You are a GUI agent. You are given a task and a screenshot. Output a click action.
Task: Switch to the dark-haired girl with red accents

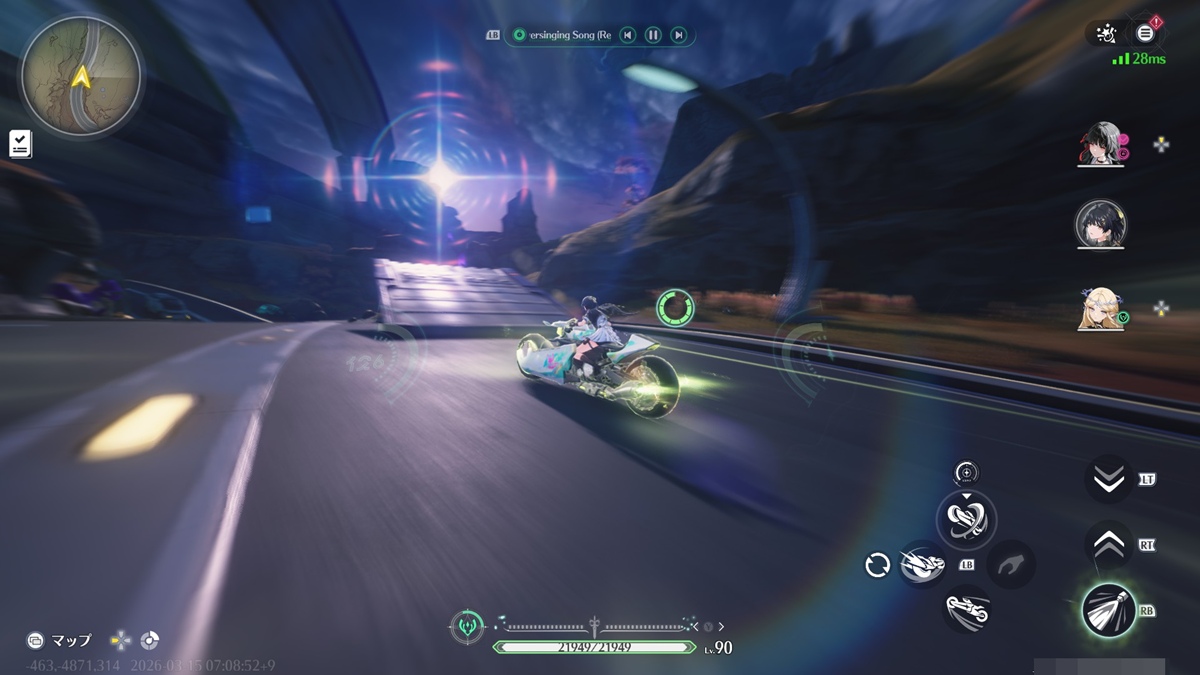tap(1100, 145)
